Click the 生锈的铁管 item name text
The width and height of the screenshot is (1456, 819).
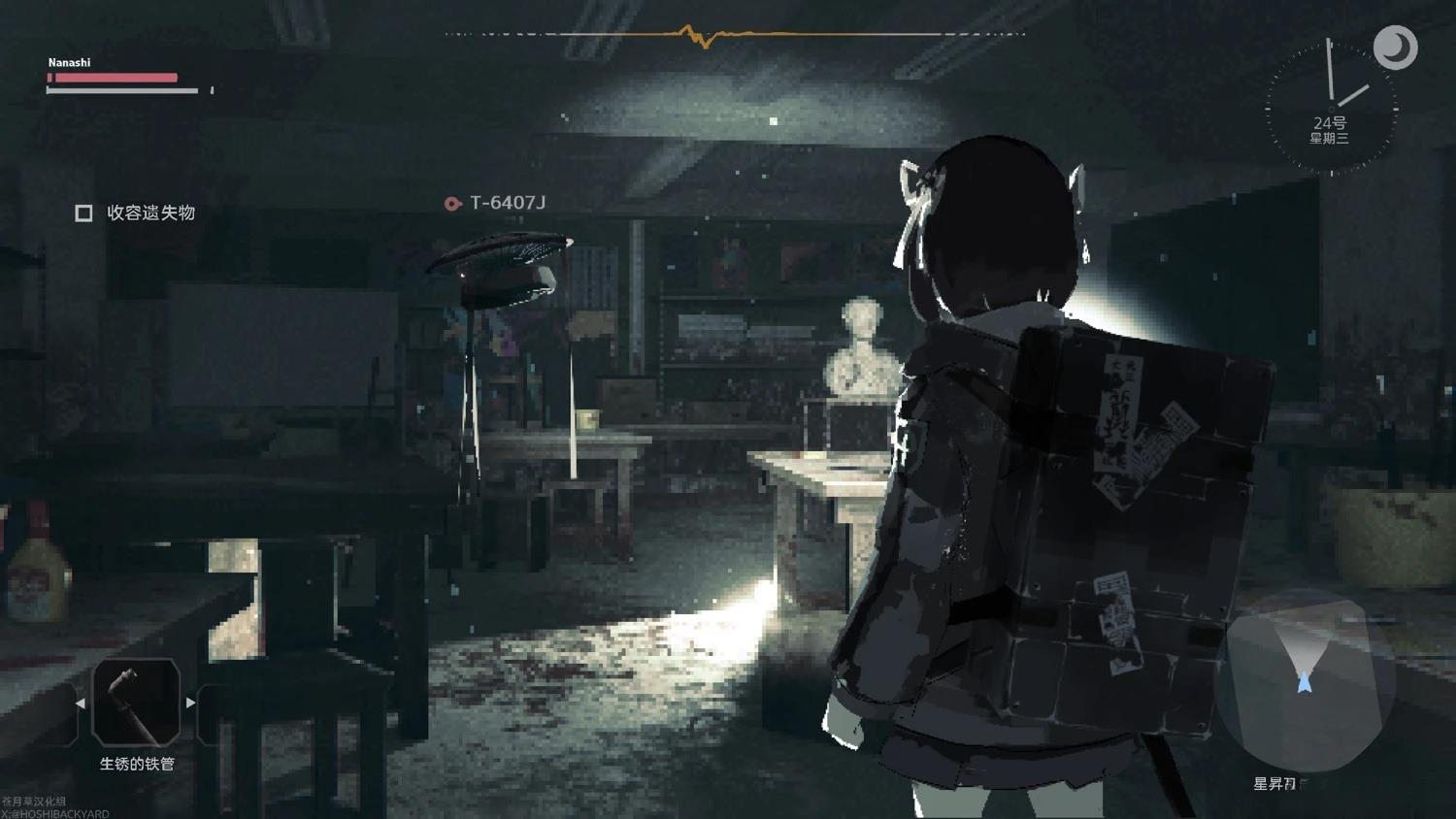136,764
